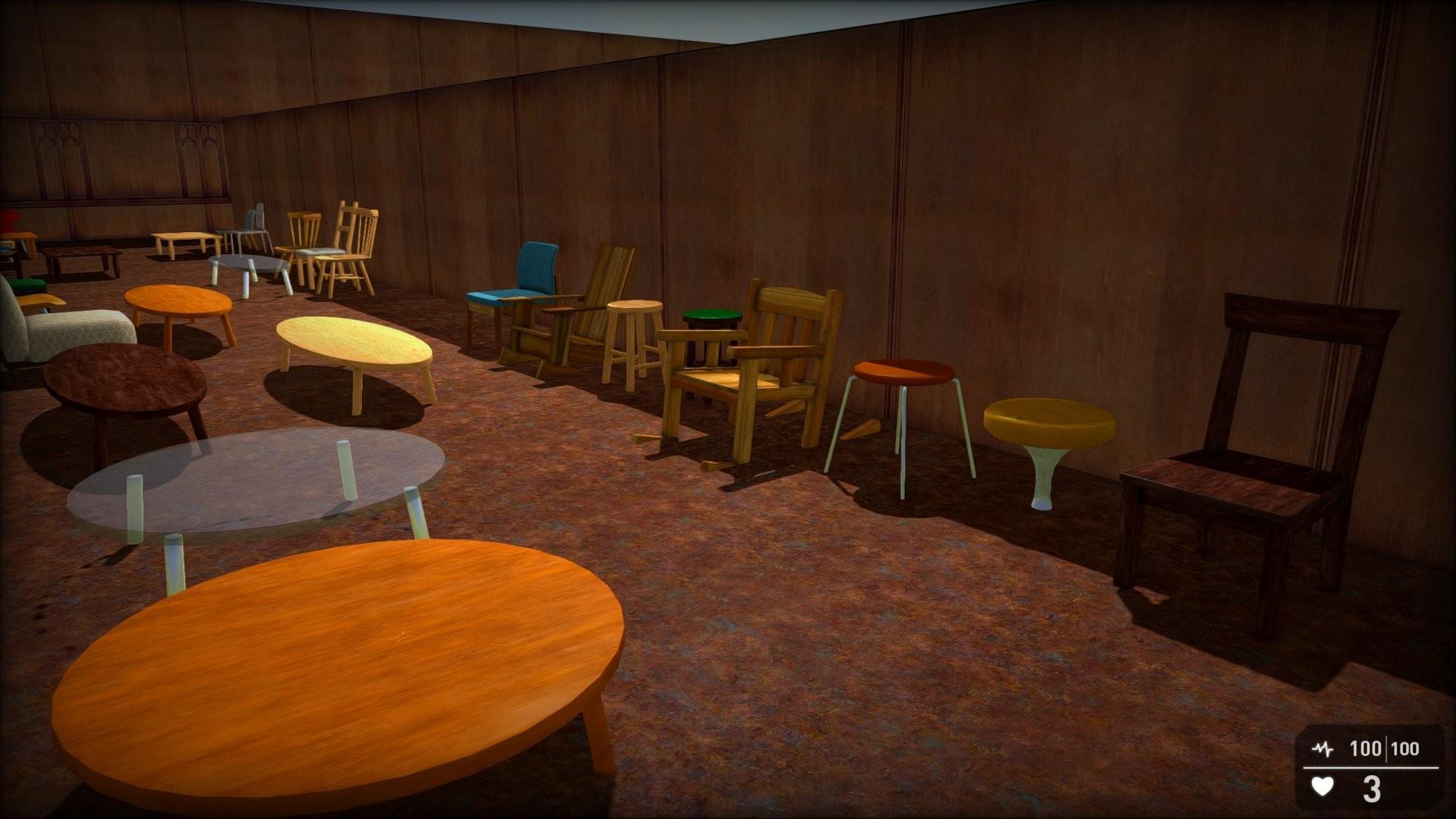Select the orange small round table
1456x819 pixels.
[178, 303]
